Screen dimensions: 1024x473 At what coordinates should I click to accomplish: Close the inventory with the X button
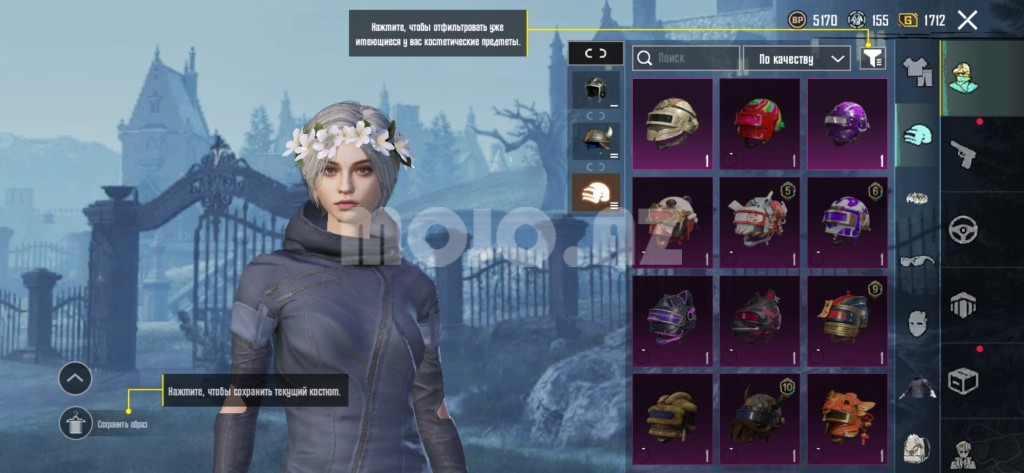[967, 20]
